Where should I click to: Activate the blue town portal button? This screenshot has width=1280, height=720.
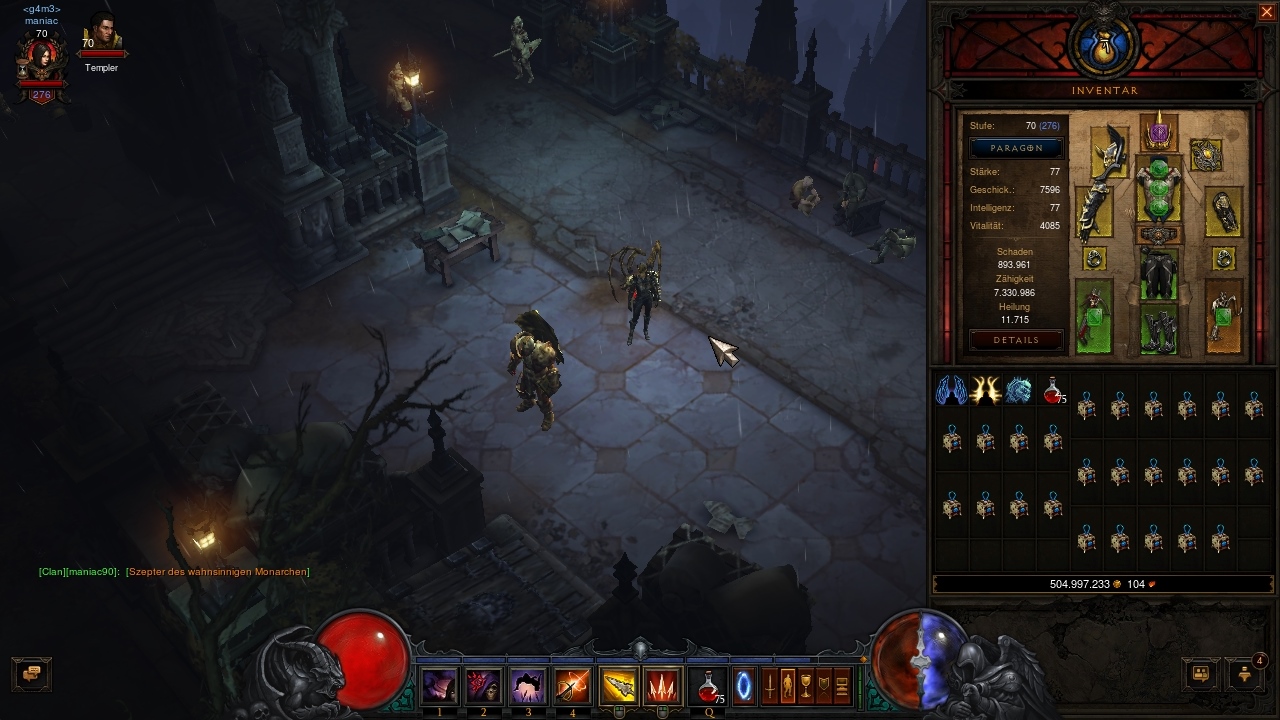pos(744,686)
